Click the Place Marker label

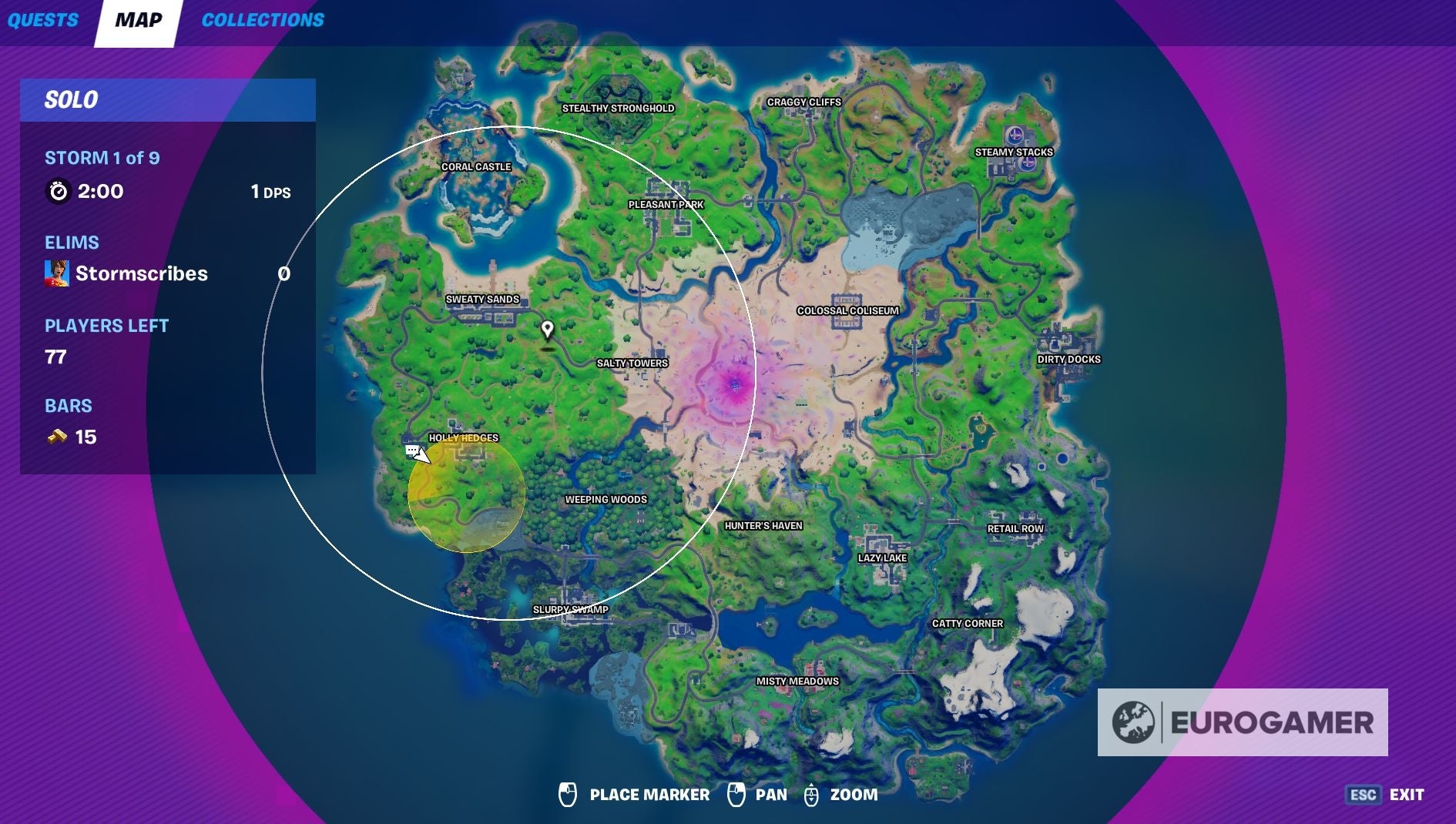[x=648, y=795]
